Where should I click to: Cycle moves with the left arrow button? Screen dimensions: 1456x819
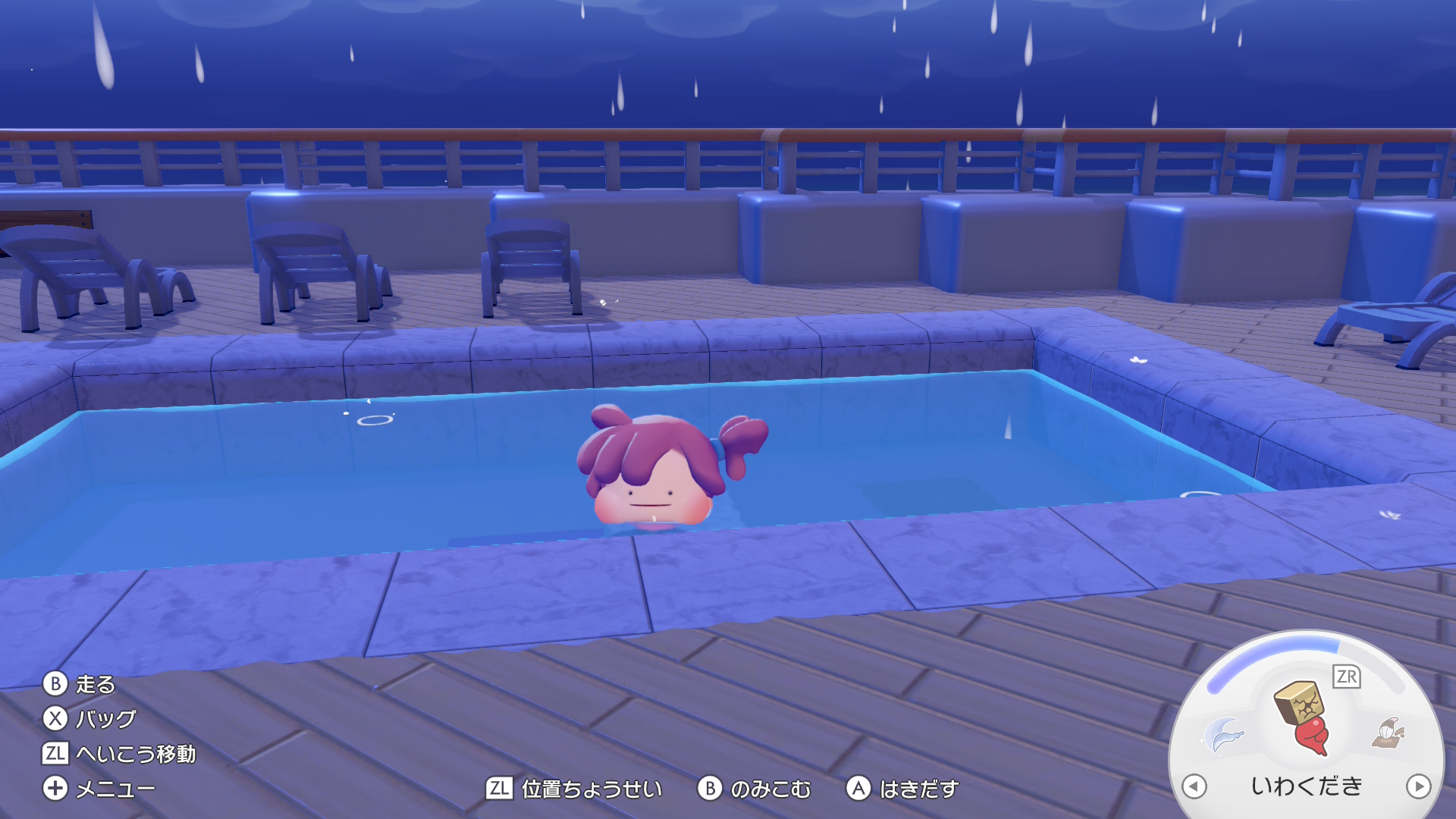click(1194, 786)
